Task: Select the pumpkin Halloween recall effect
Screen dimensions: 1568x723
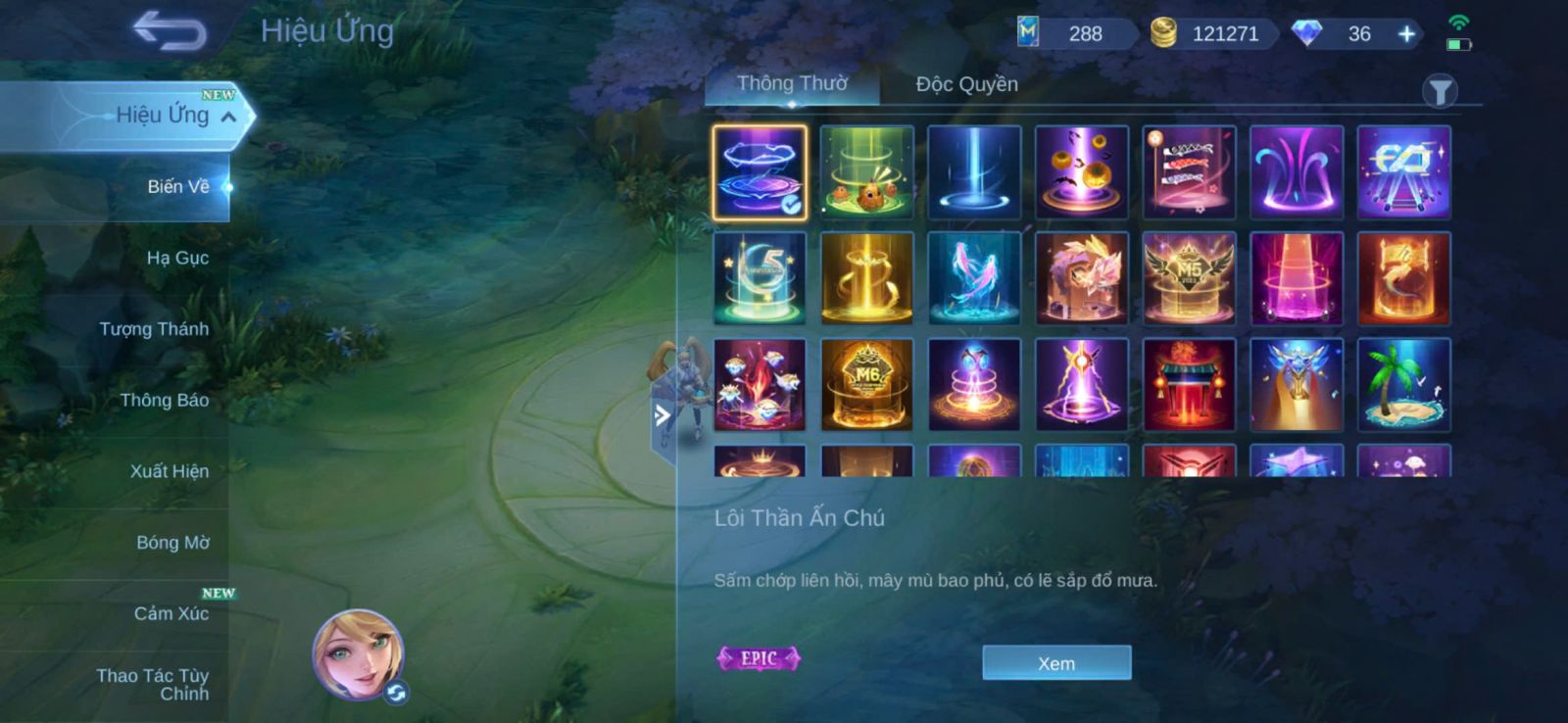Action: pos(1081,172)
